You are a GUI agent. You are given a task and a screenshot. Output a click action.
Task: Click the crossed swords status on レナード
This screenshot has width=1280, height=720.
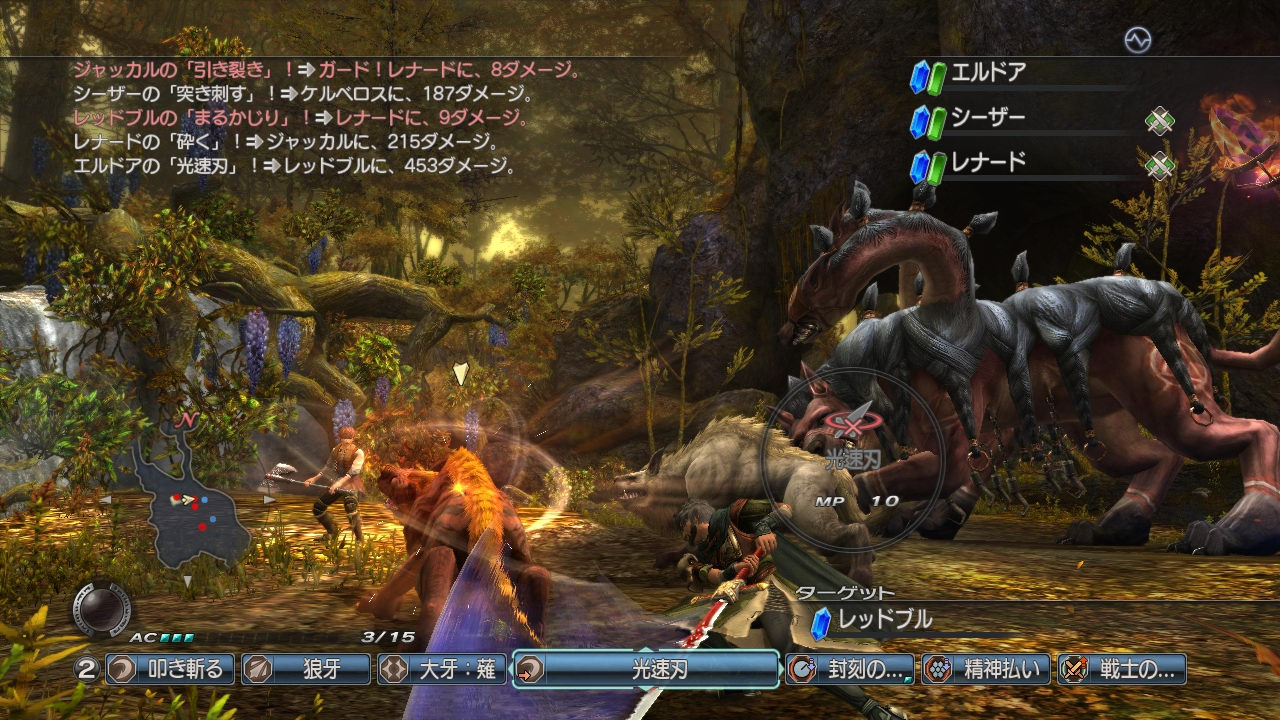[1159, 165]
